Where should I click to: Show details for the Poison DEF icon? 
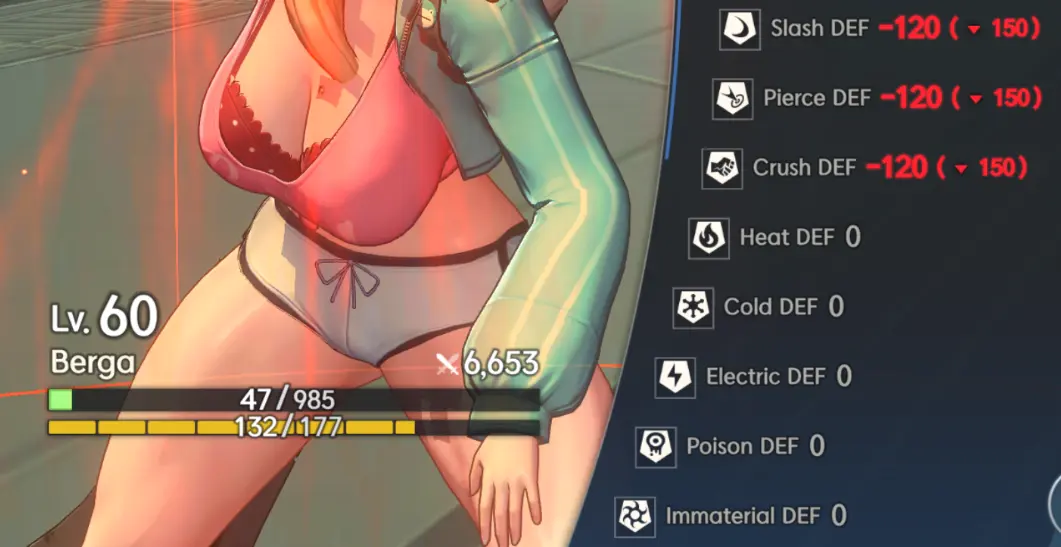click(x=656, y=446)
